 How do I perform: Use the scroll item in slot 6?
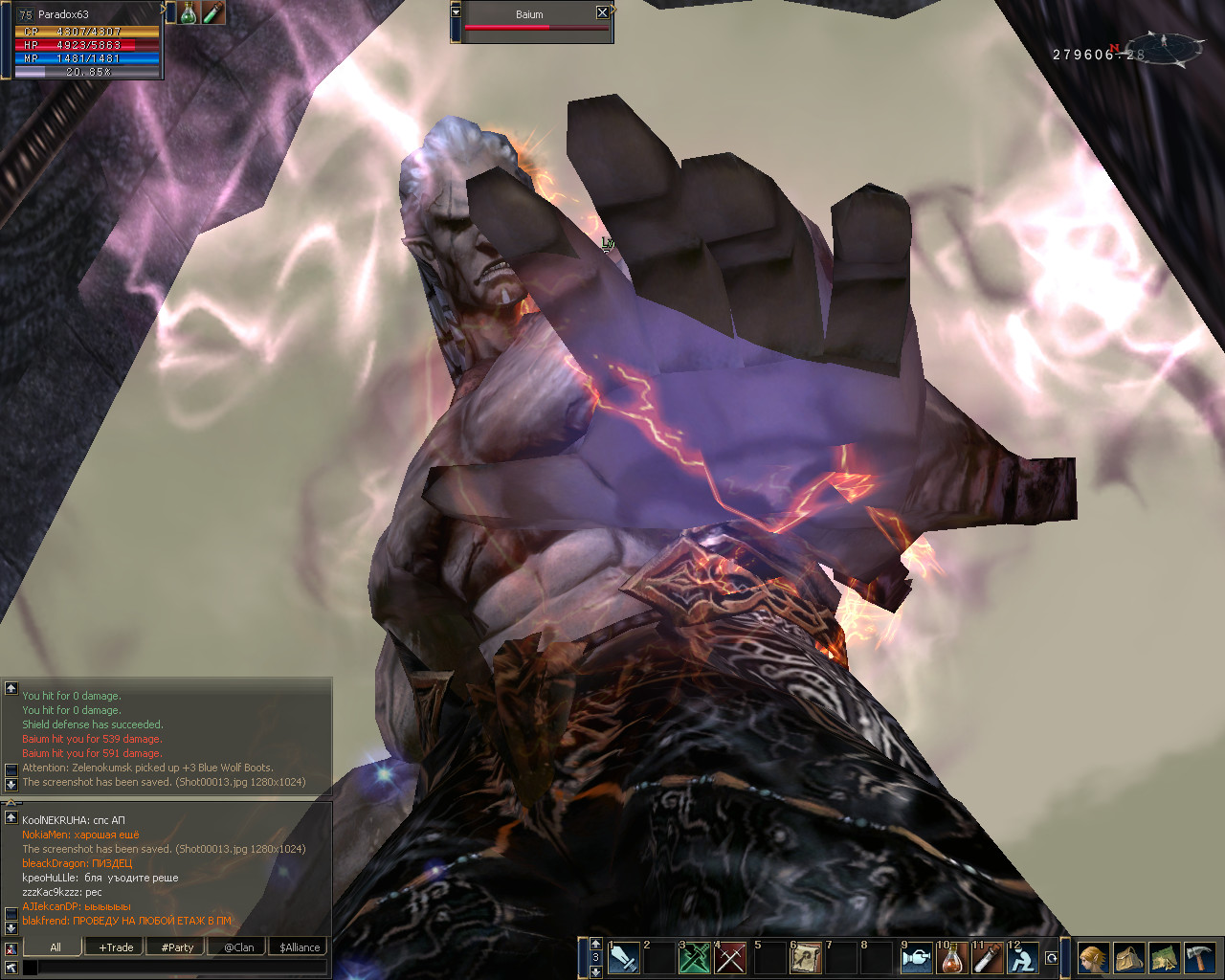tap(806, 957)
